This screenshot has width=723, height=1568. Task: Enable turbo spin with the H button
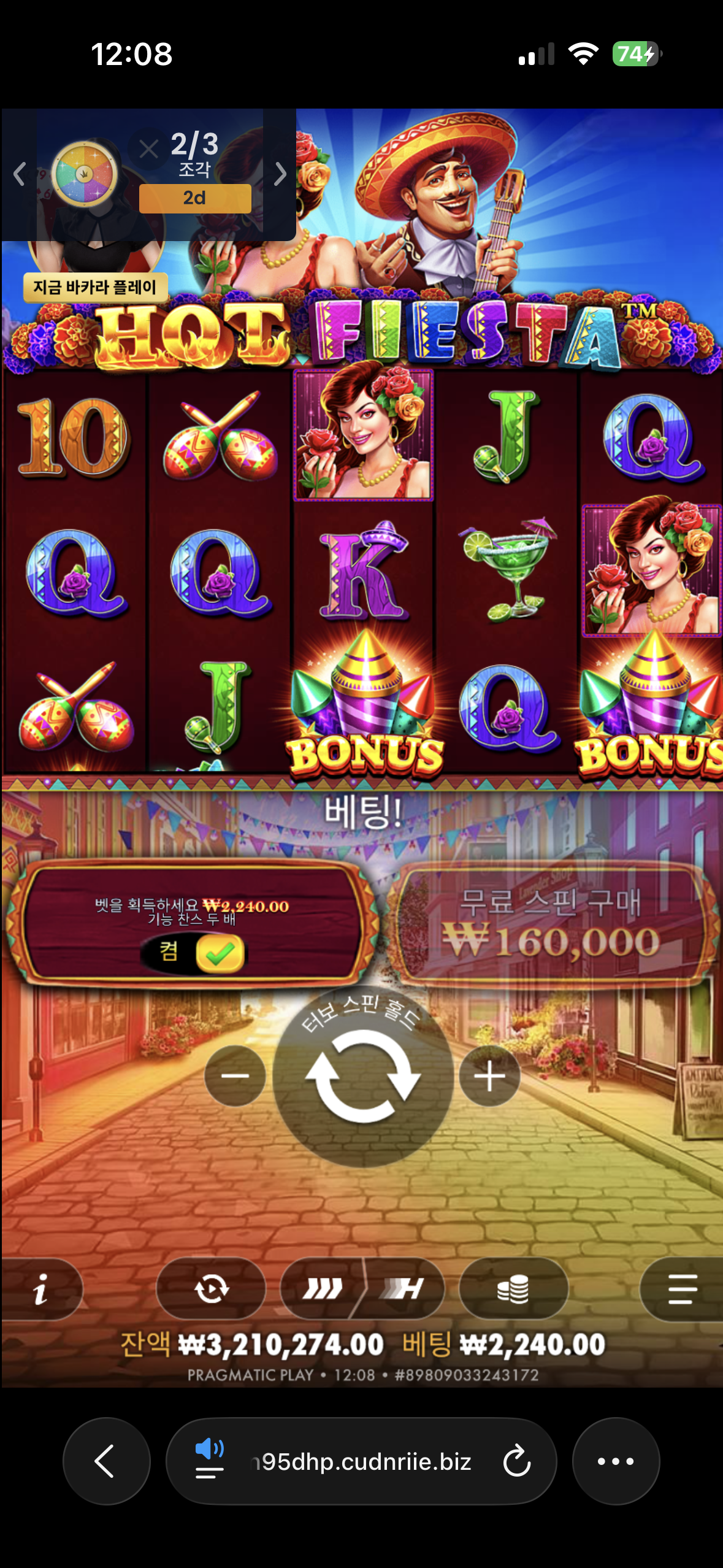404,1288
